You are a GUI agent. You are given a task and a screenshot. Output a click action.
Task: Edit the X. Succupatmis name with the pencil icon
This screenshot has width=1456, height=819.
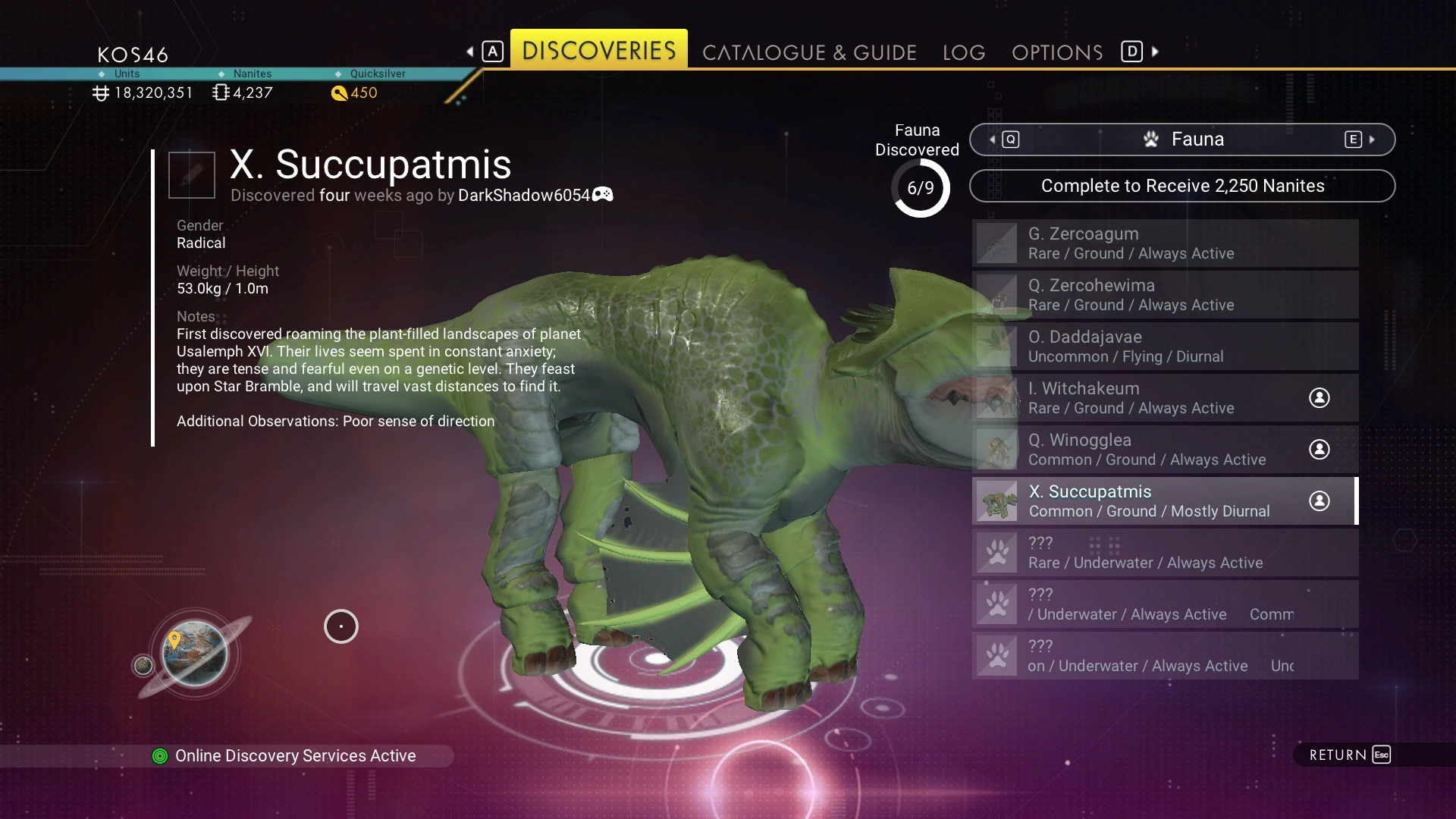point(192,174)
